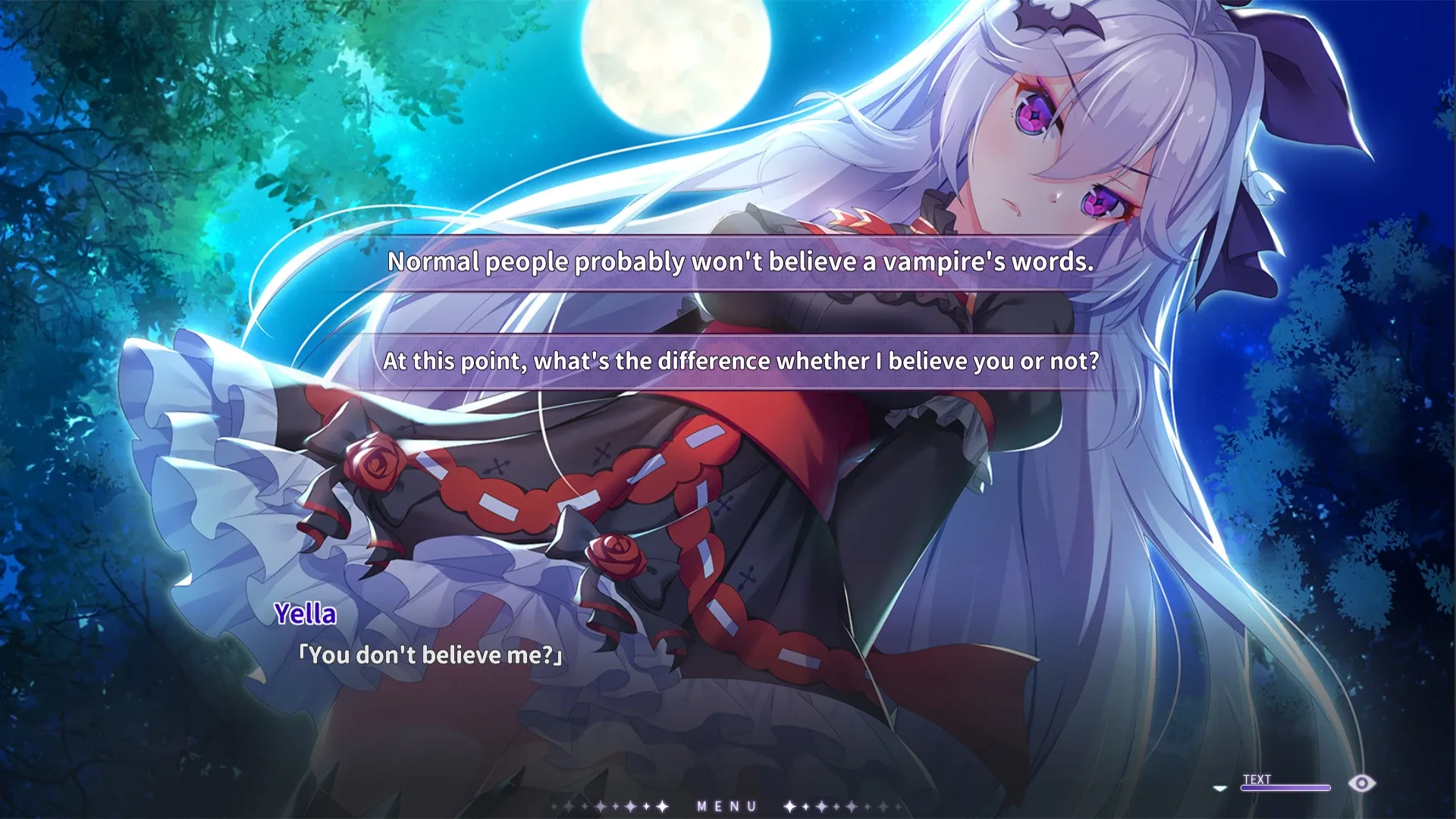Adjust the TEXT progress slider
This screenshot has width=1456, height=819.
click(x=1285, y=787)
